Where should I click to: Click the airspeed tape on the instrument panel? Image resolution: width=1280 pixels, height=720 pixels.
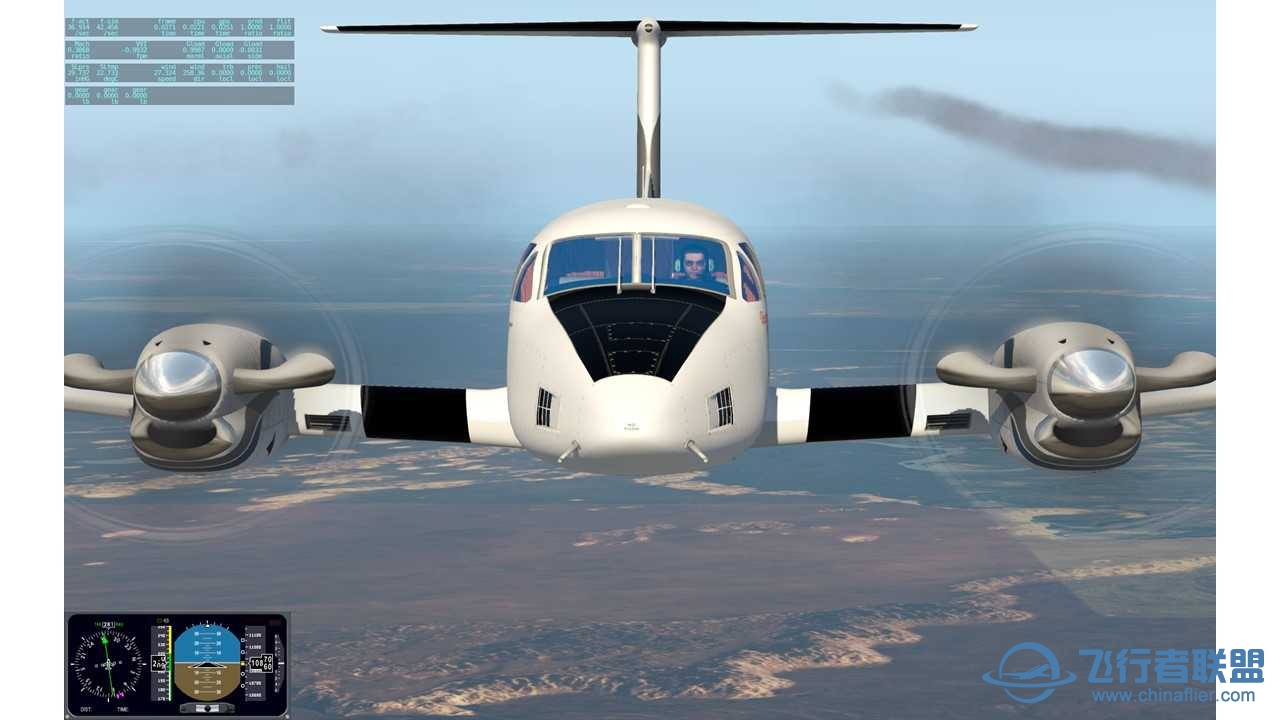[x=166, y=663]
